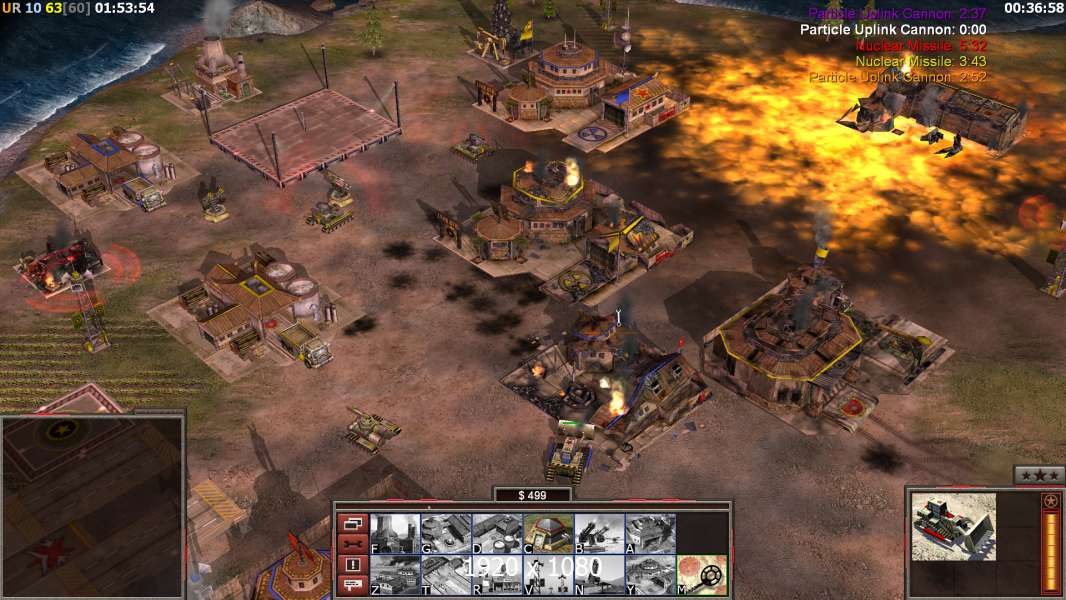Screen dimensions: 1066x600
Task: Choose the build icon labeled N
Action: coord(599,575)
